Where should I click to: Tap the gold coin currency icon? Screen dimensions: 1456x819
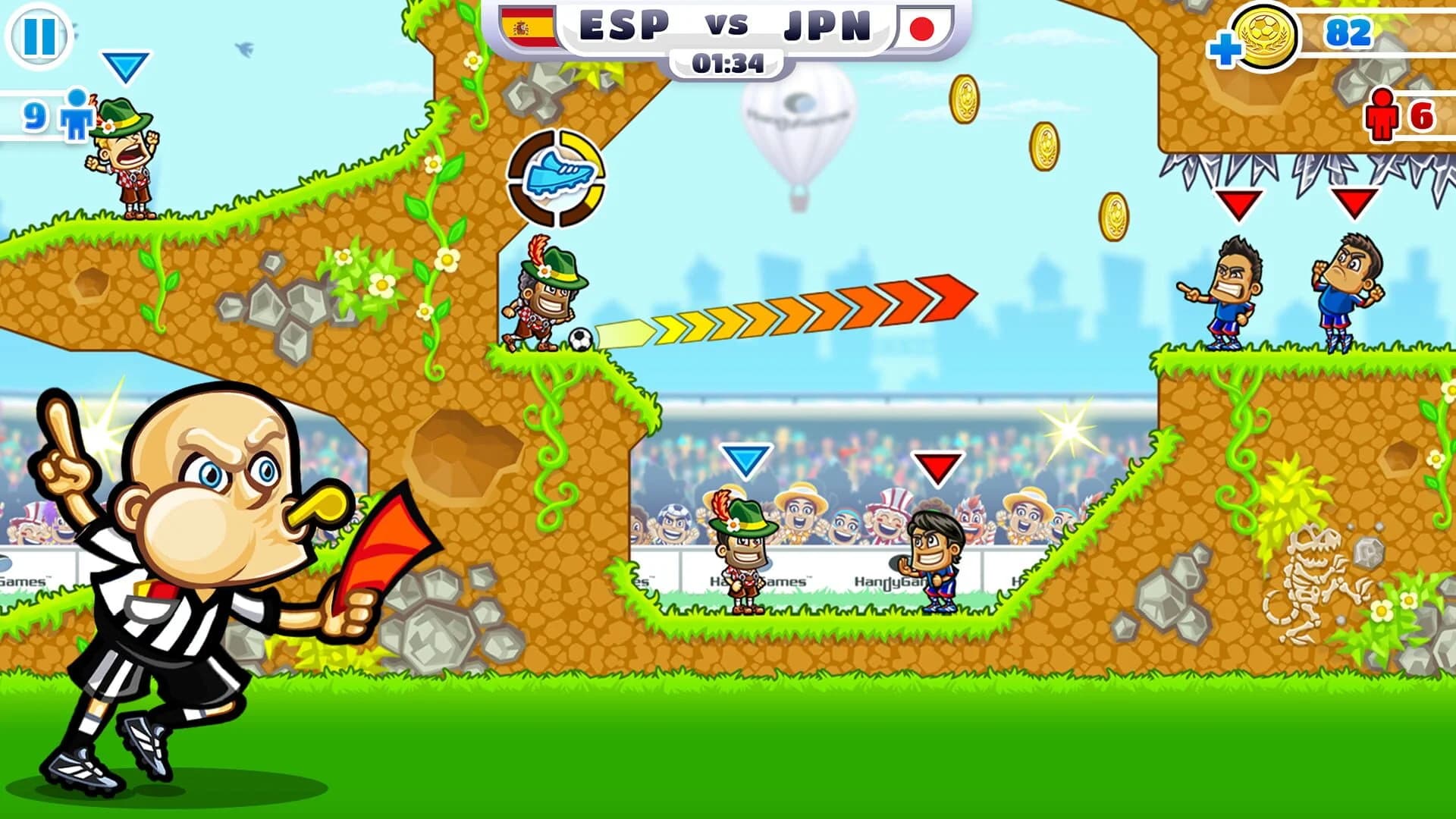click(1263, 34)
